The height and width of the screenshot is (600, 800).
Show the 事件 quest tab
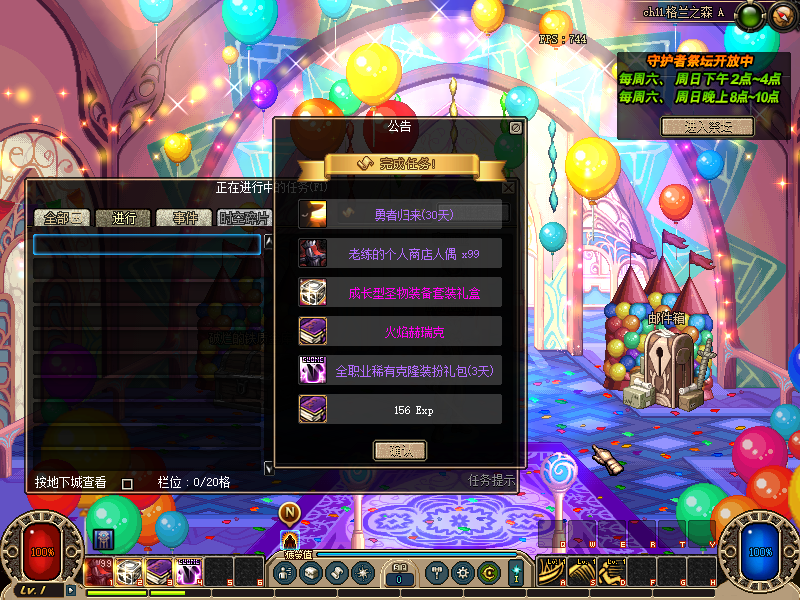coord(185,218)
